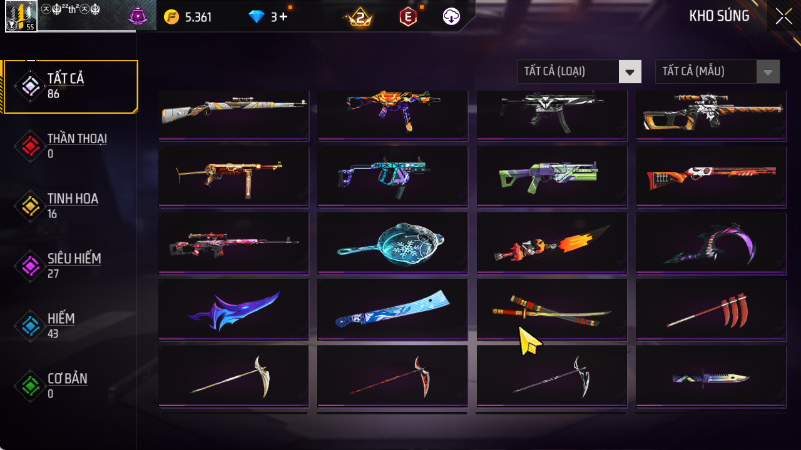This screenshot has height=450, width=801.
Task: Open the Tất Cả (Loại) dropdown
Action: tap(579, 71)
